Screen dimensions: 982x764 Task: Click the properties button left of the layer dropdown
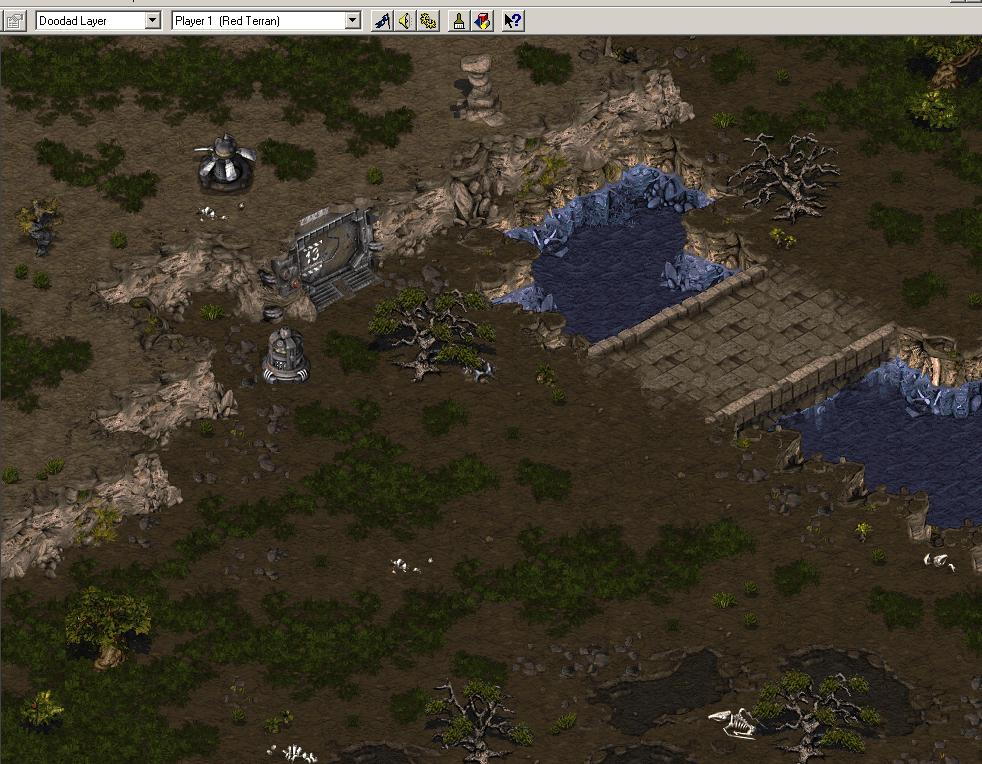[x=14, y=20]
